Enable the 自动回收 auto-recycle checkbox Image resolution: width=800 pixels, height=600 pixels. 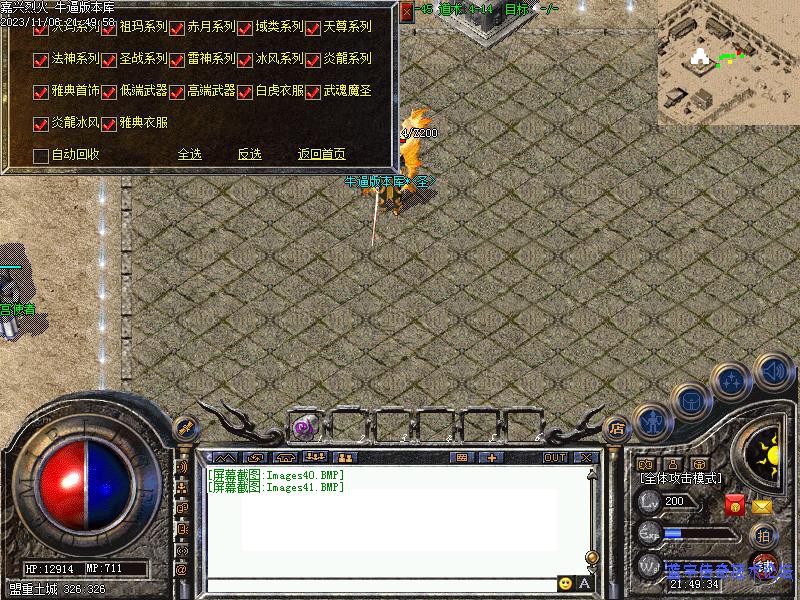pos(41,155)
